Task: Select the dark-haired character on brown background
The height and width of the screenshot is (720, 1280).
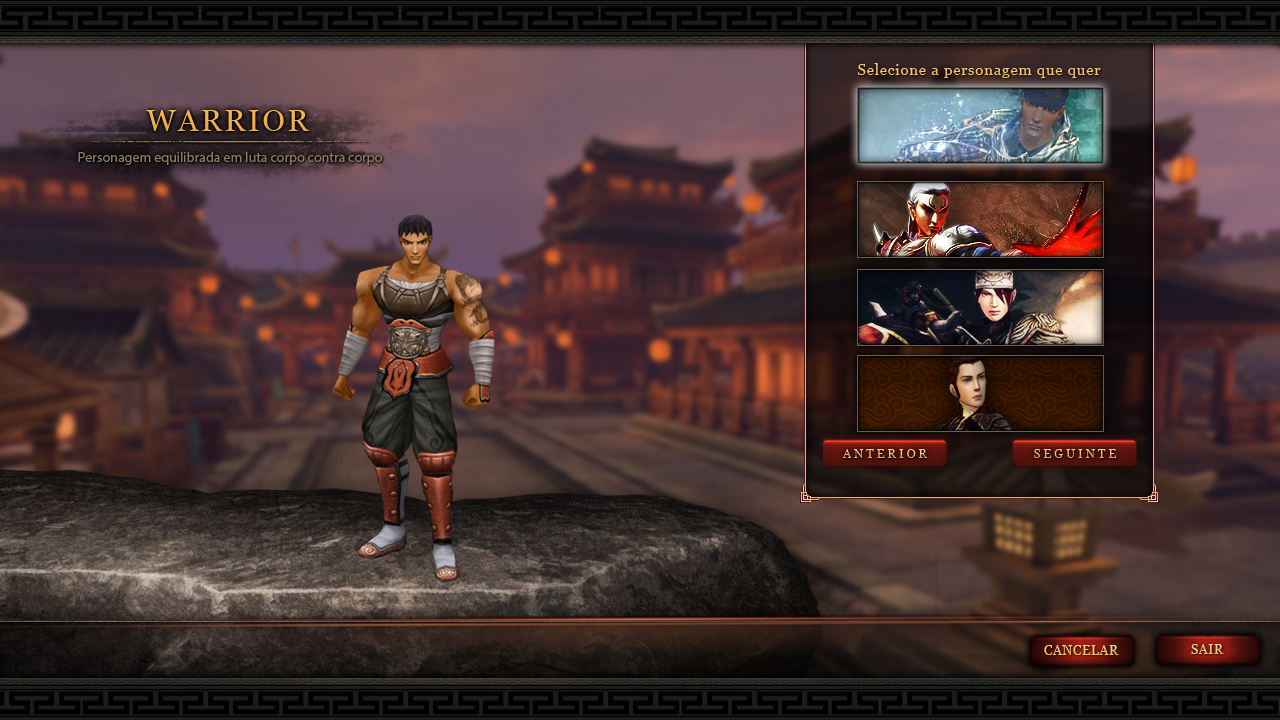Action: tap(980, 393)
